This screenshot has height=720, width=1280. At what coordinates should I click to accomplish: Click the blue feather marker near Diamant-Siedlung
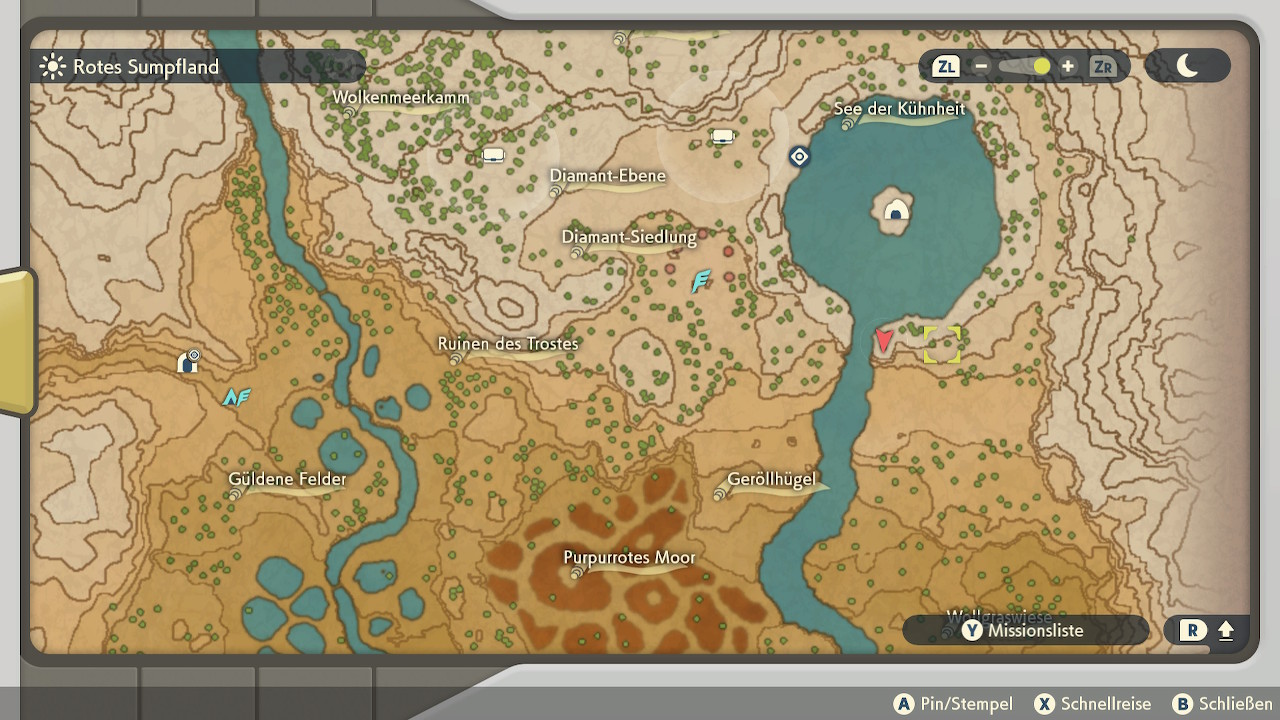tap(701, 281)
